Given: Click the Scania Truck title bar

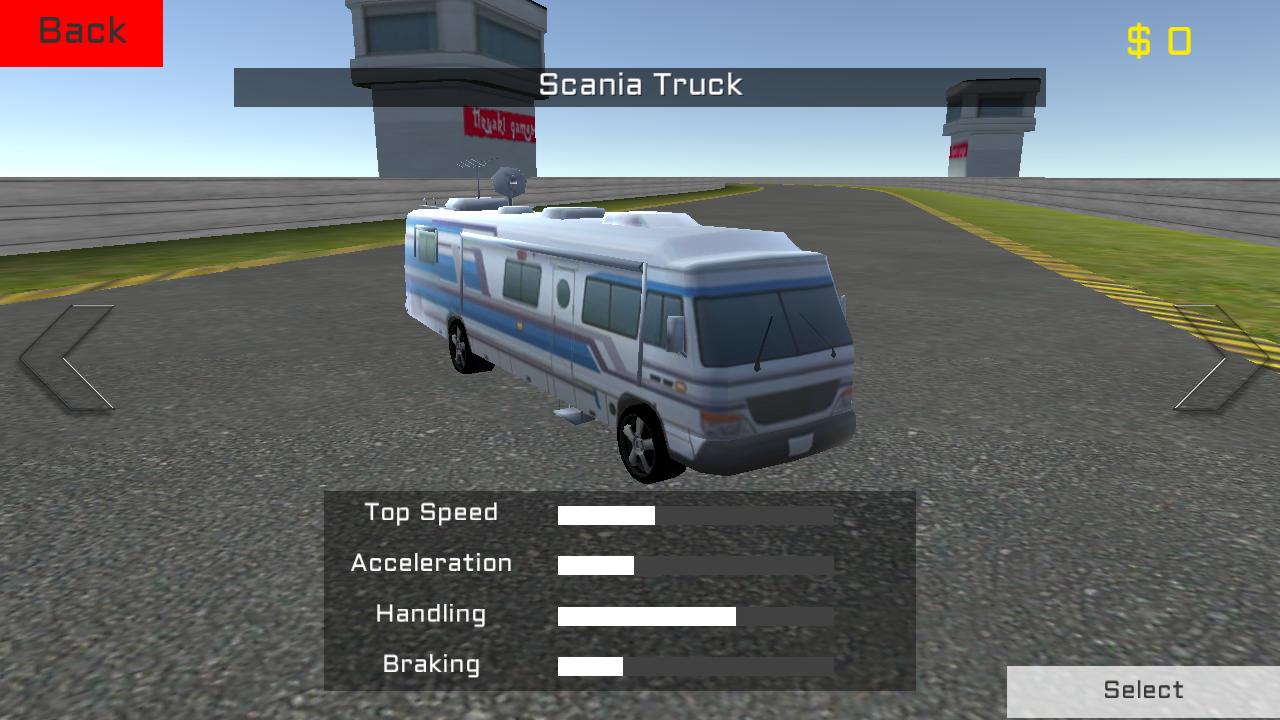Looking at the screenshot, I should pos(640,85).
